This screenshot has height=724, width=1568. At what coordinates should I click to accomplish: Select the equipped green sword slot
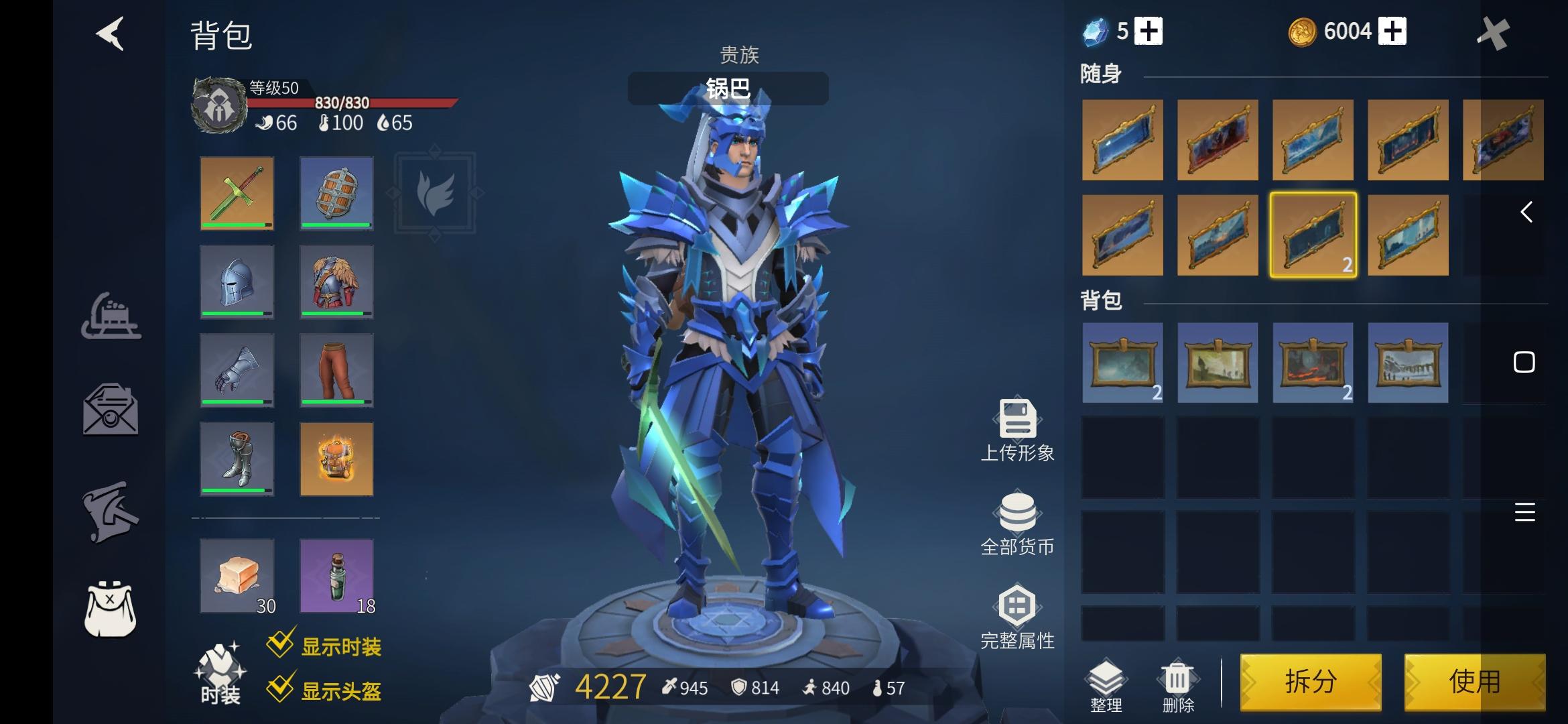click(238, 194)
